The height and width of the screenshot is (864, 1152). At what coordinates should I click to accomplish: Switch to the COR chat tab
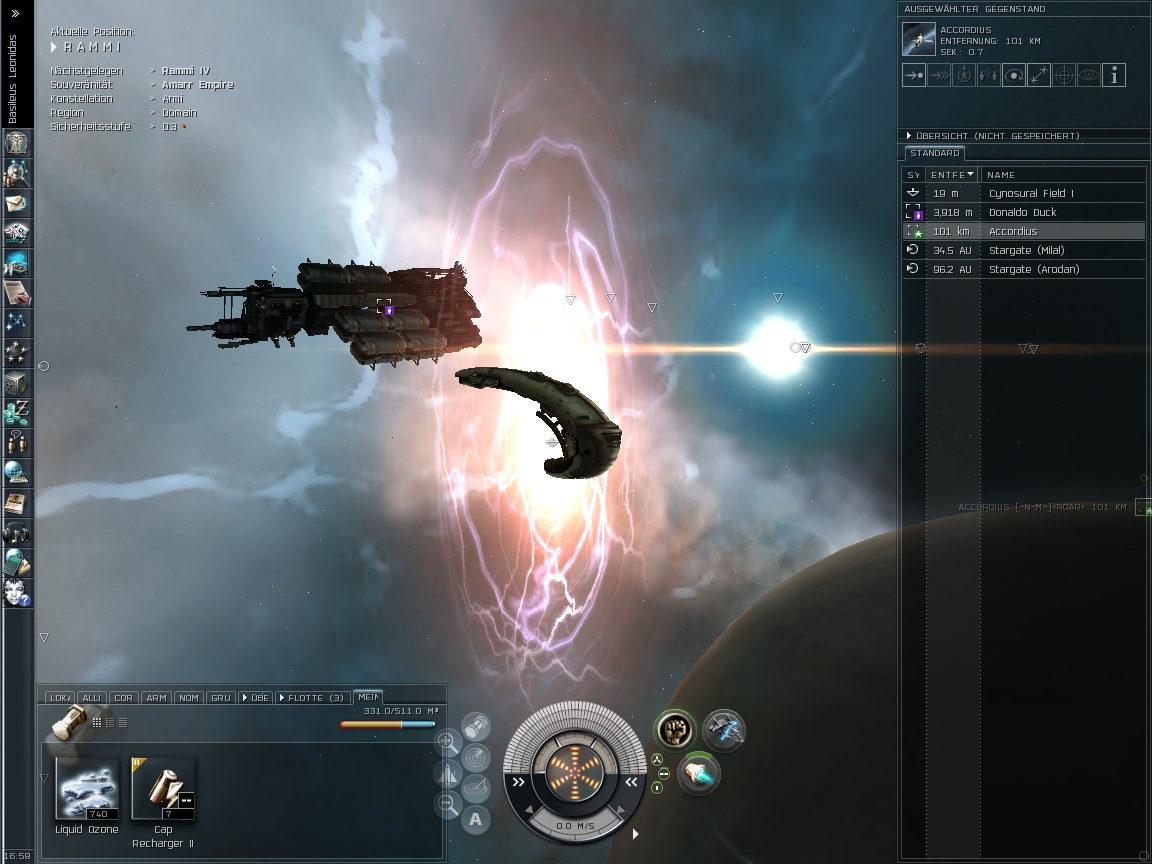123,697
